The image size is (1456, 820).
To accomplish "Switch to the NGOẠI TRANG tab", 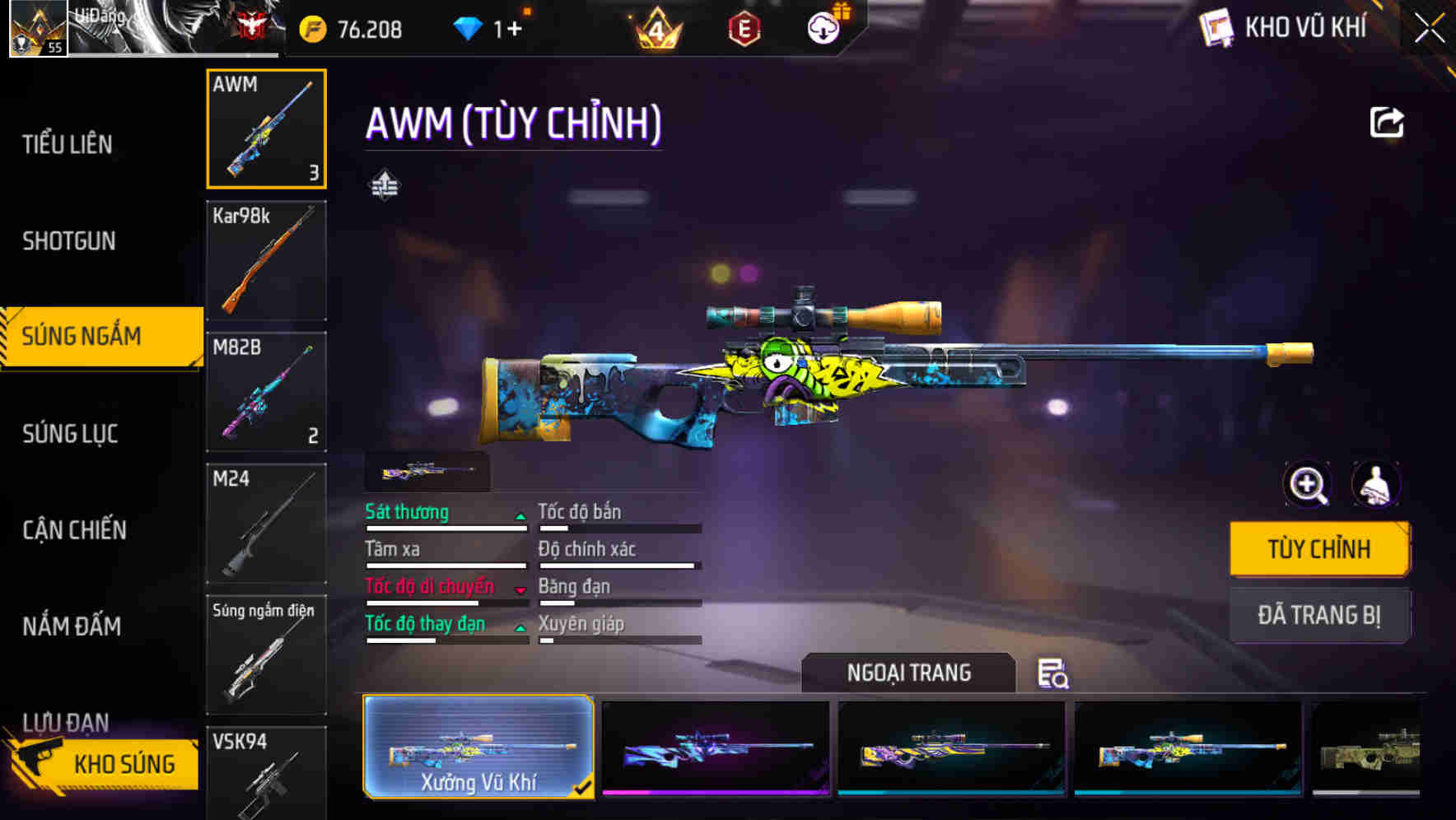I will (x=909, y=673).
